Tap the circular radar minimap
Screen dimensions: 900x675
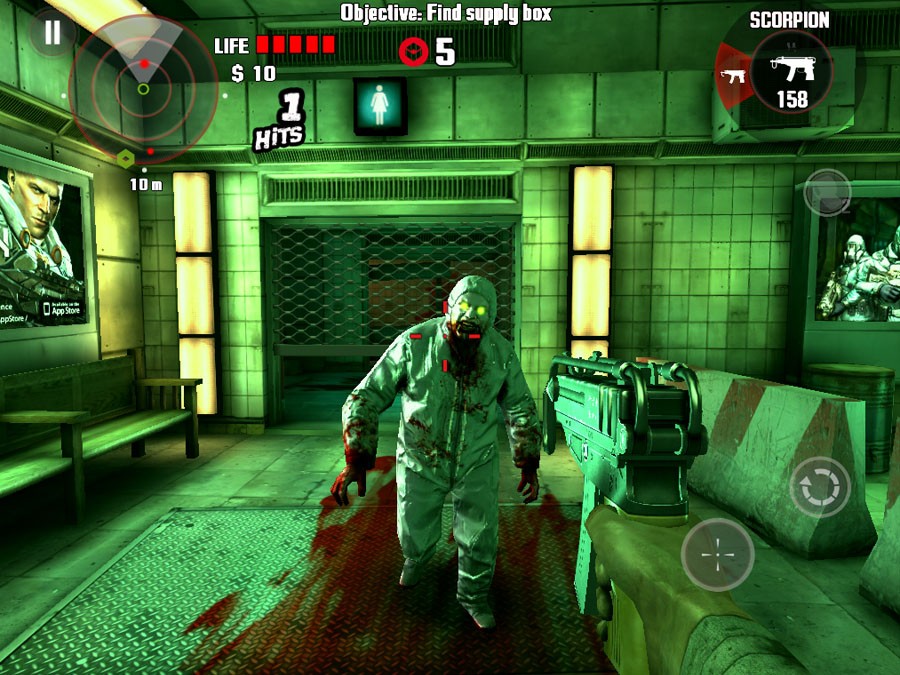144,88
